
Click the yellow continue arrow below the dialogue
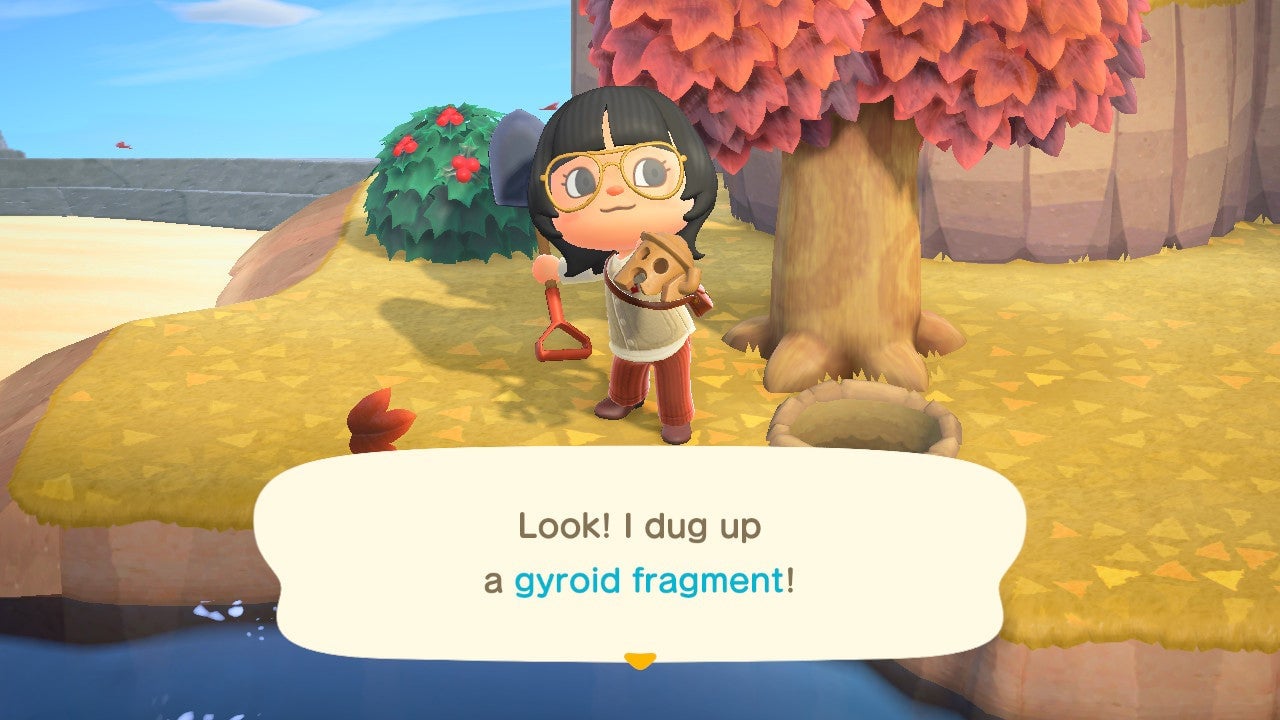(640, 659)
